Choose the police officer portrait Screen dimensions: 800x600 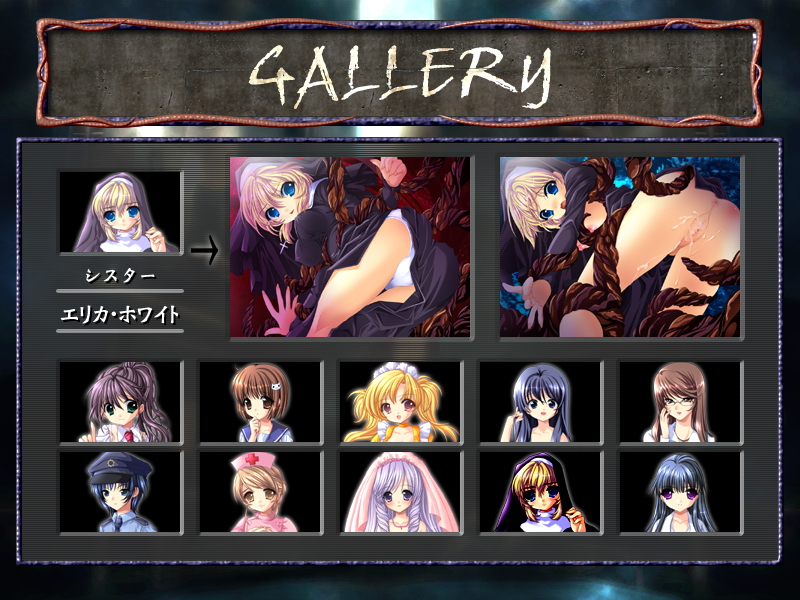[x=121, y=491]
